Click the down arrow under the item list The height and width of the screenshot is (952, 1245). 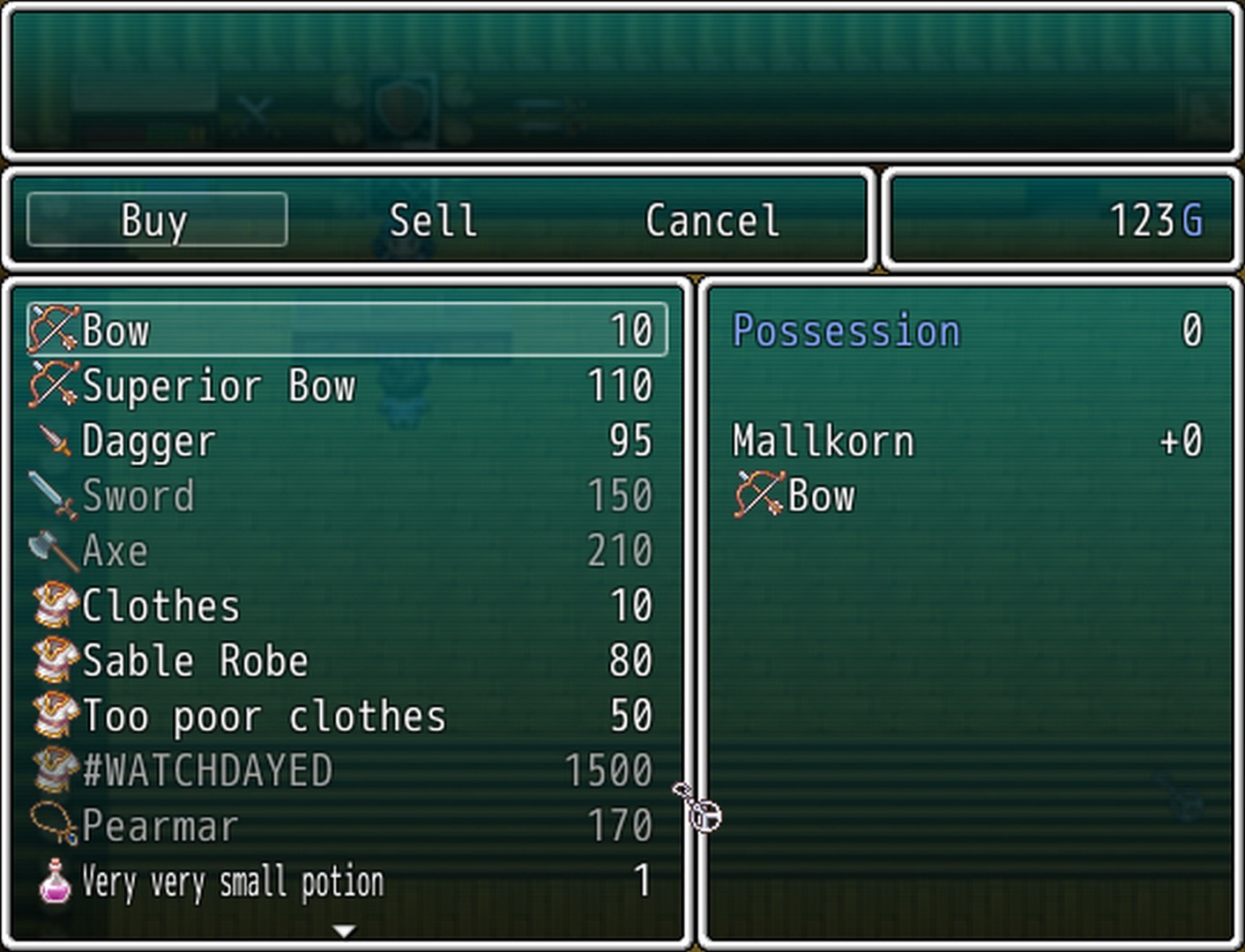[x=344, y=930]
